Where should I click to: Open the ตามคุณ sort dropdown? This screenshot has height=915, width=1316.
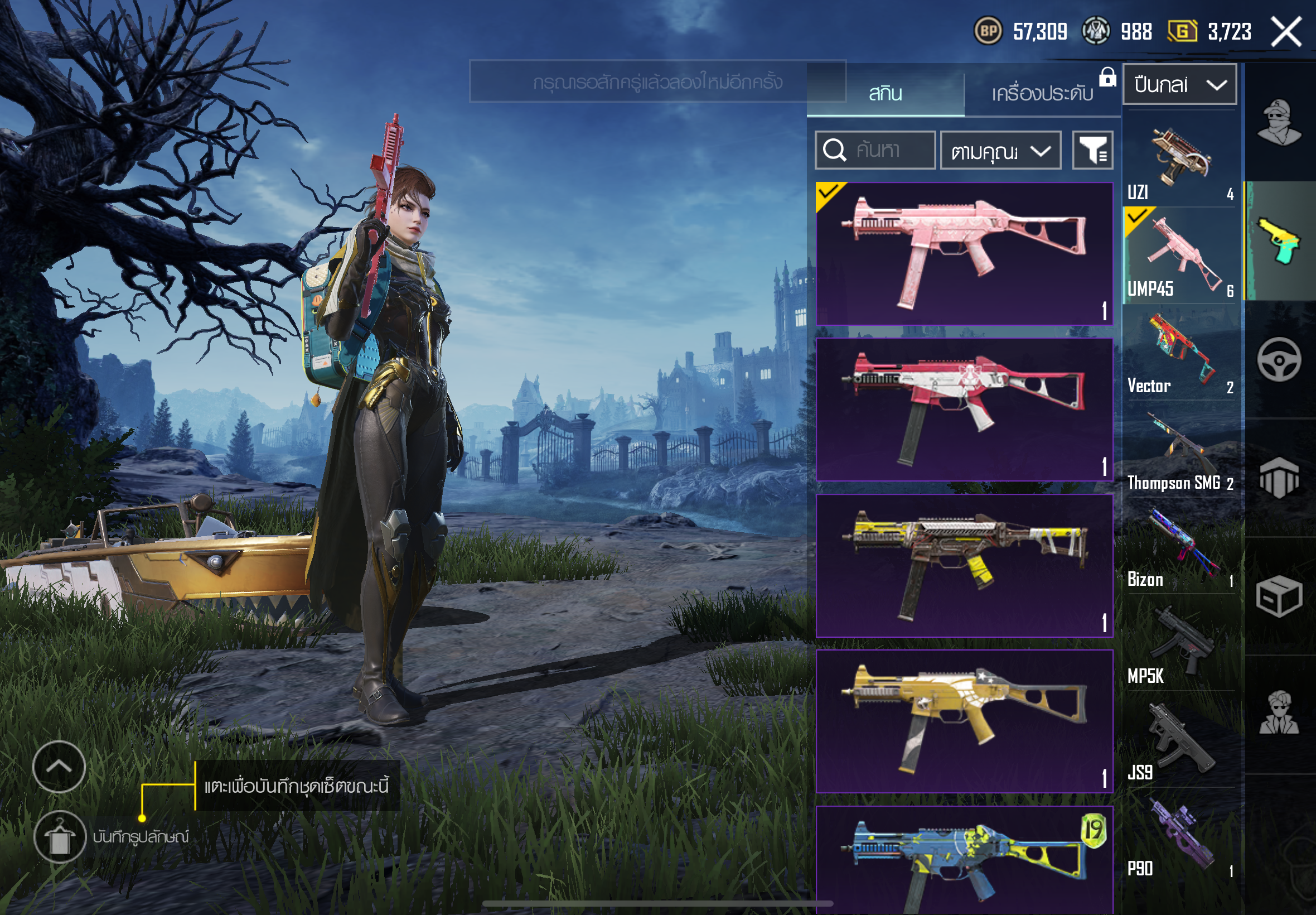coord(1000,151)
